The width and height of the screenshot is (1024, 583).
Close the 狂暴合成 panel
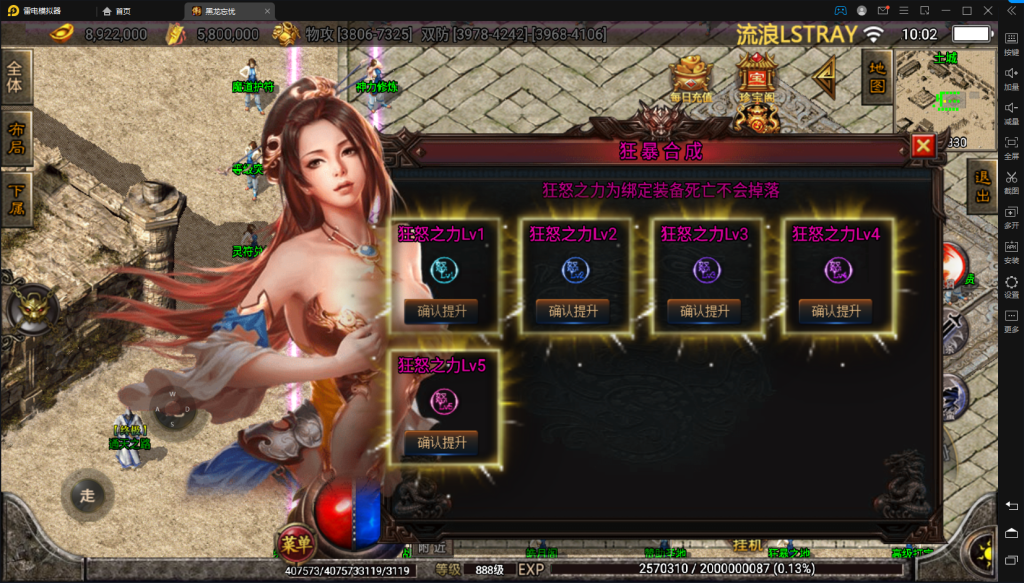coord(923,146)
